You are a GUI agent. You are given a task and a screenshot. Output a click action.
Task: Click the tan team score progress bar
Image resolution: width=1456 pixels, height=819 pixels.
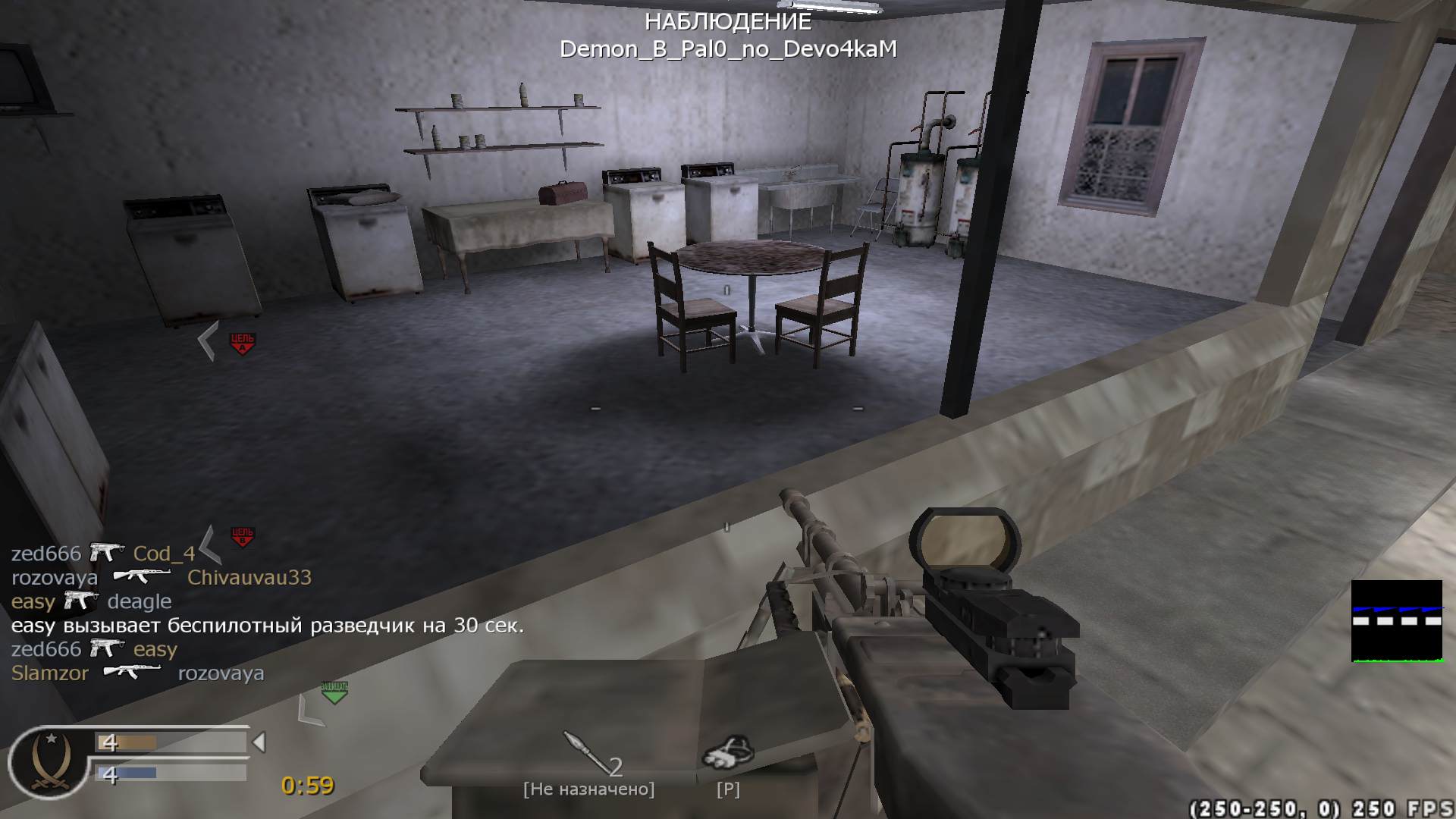[x=129, y=741]
